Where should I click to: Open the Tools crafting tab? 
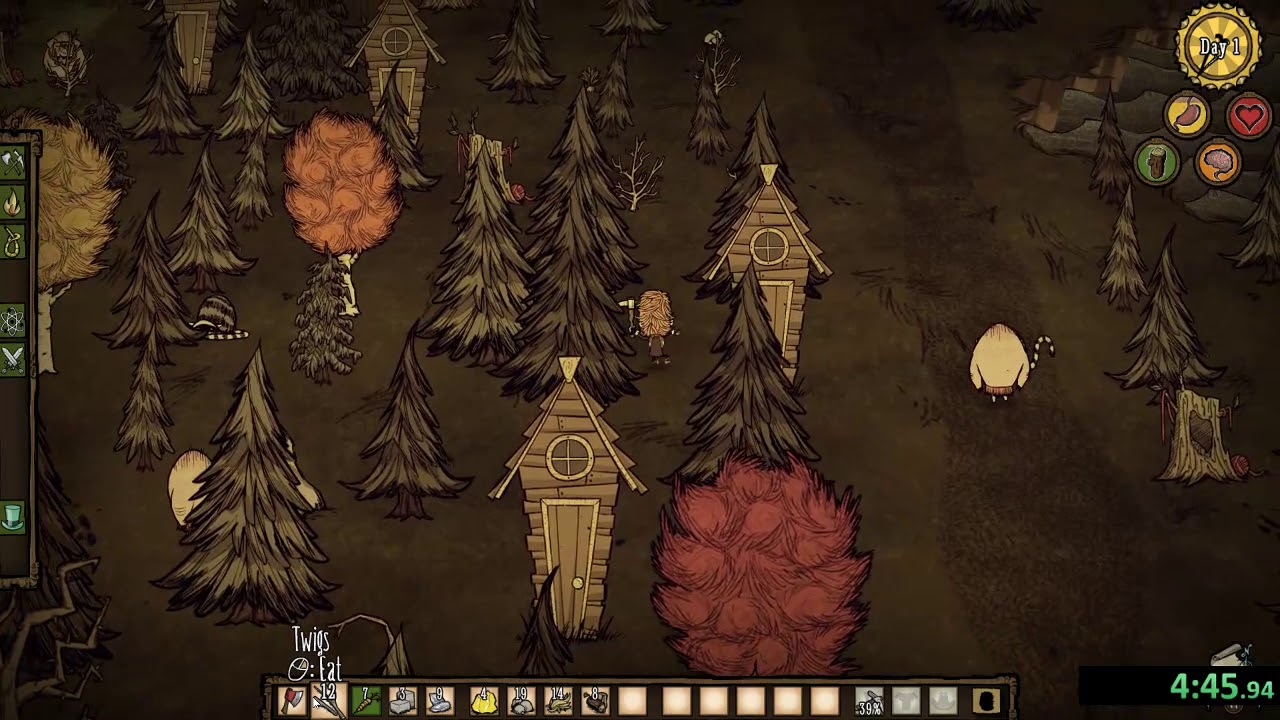click(x=12, y=163)
